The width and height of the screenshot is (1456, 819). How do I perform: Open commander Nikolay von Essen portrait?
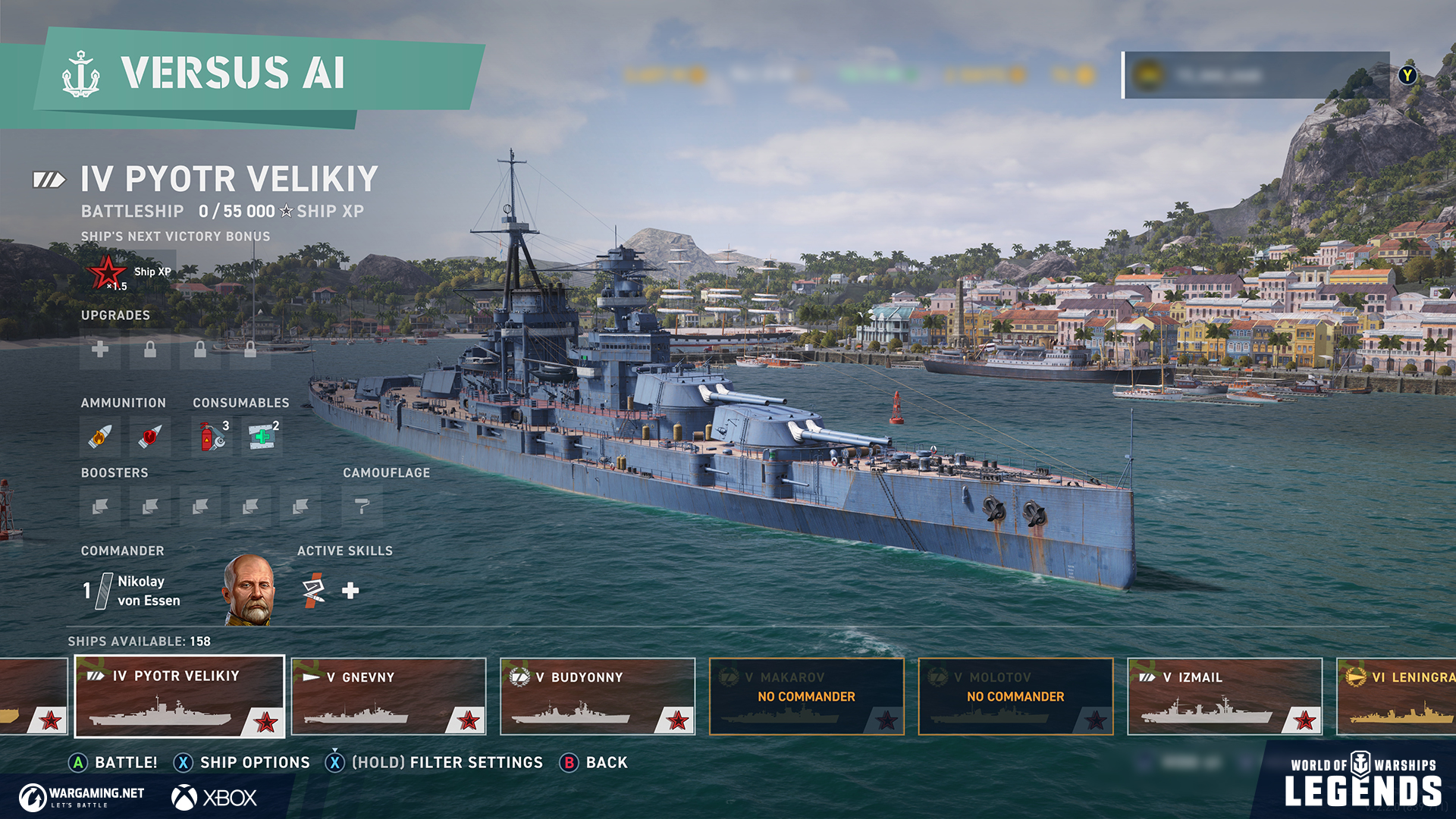pyautogui.click(x=249, y=590)
